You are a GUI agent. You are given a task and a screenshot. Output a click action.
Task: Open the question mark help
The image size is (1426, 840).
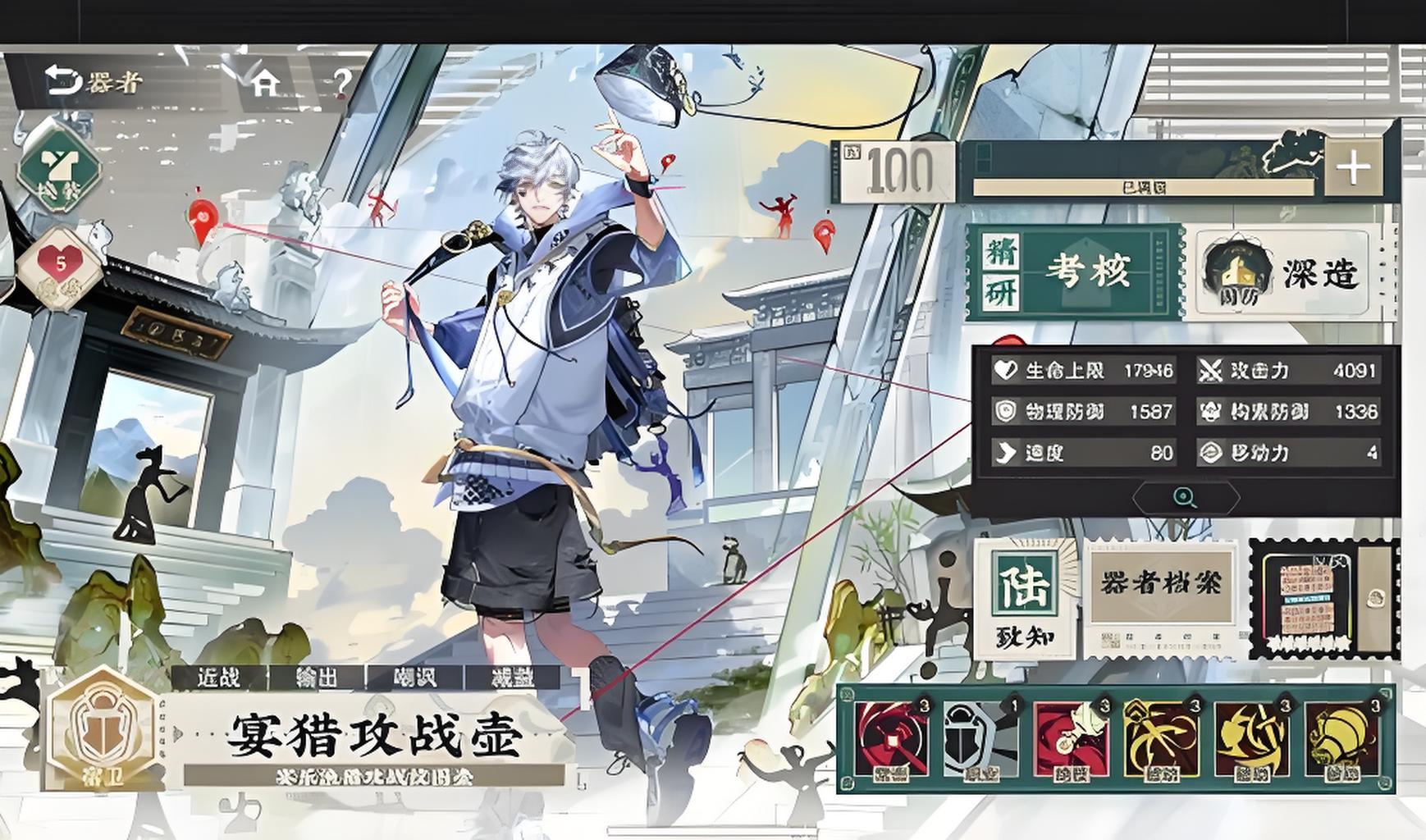[x=342, y=82]
